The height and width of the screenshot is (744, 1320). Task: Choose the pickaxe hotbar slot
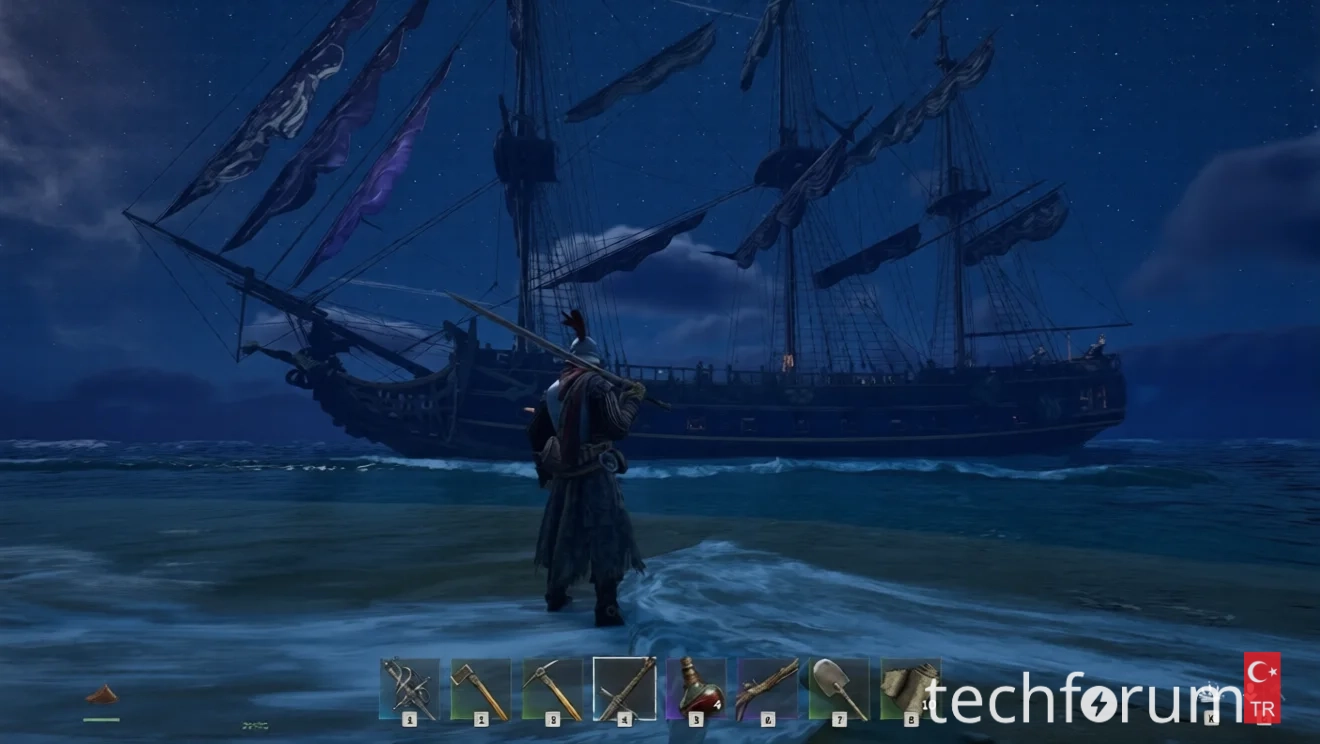tap(552, 688)
